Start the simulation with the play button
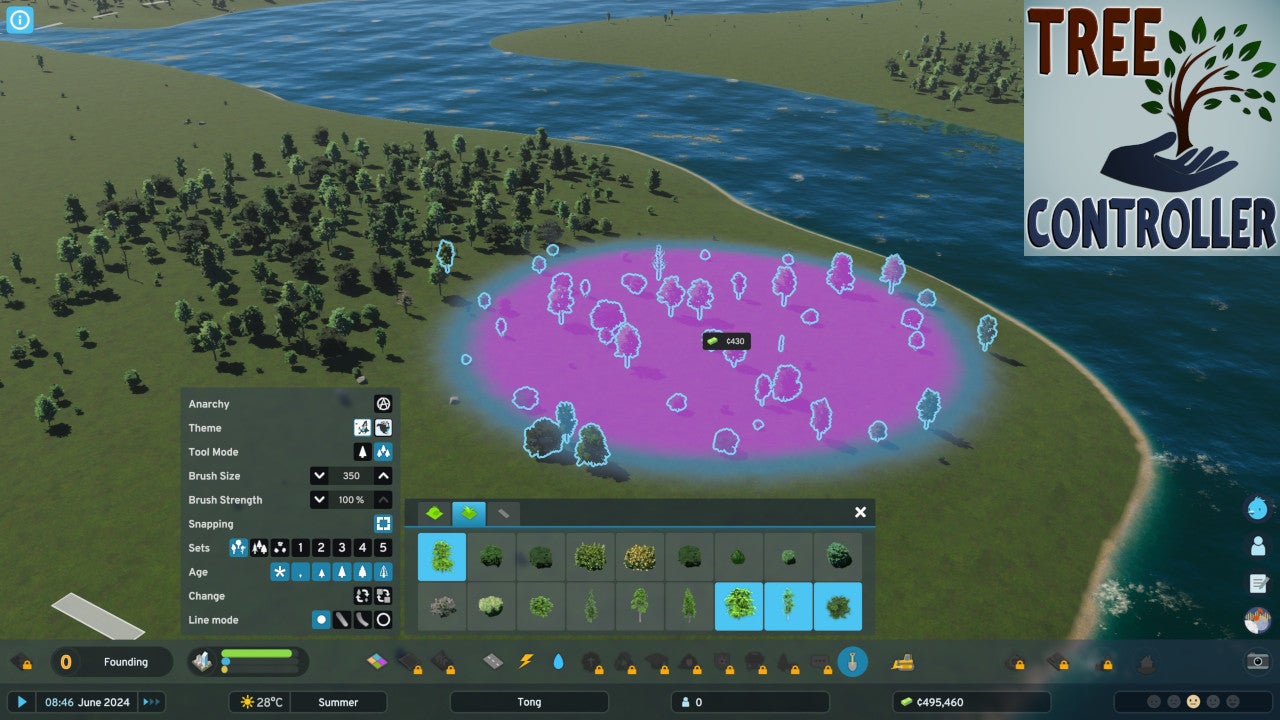The height and width of the screenshot is (720, 1280). (21, 702)
